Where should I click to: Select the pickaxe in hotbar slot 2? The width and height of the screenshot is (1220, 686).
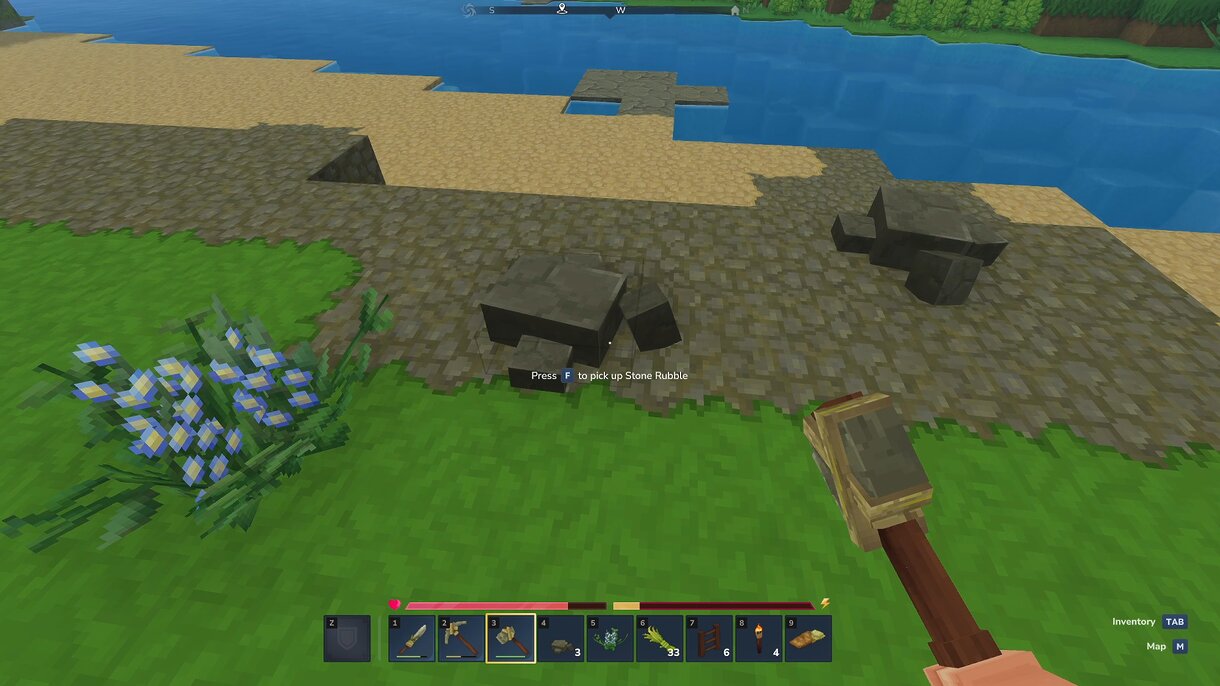point(461,638)
